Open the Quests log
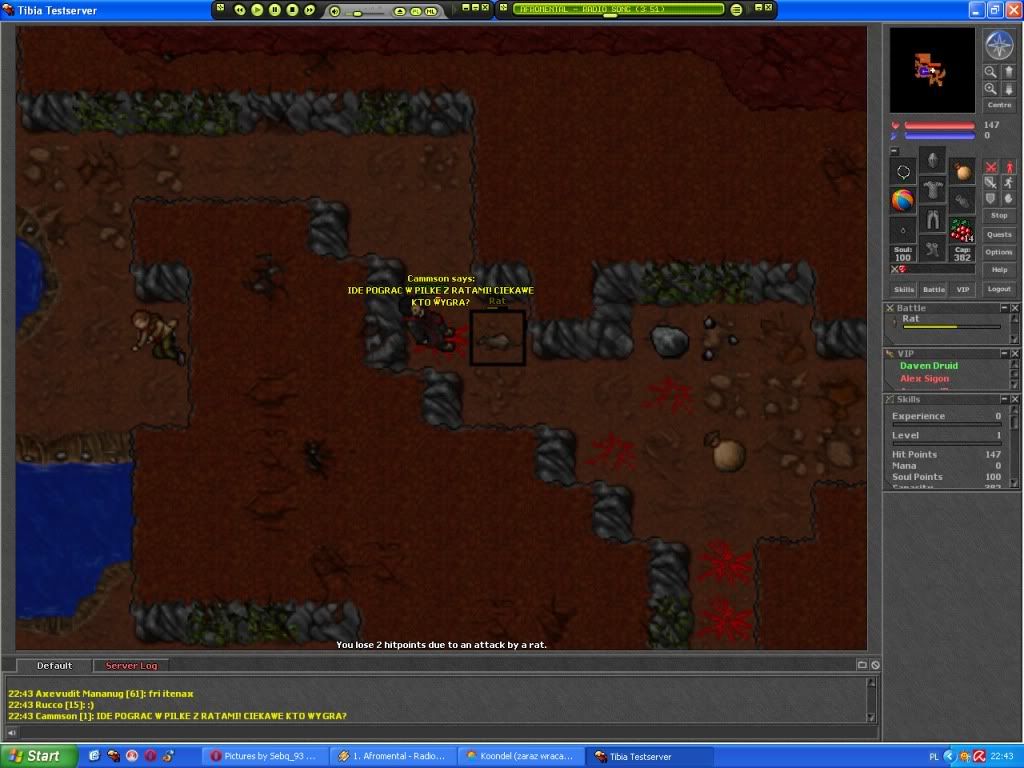Viewport: 1024px width, 768px height. 999,235
